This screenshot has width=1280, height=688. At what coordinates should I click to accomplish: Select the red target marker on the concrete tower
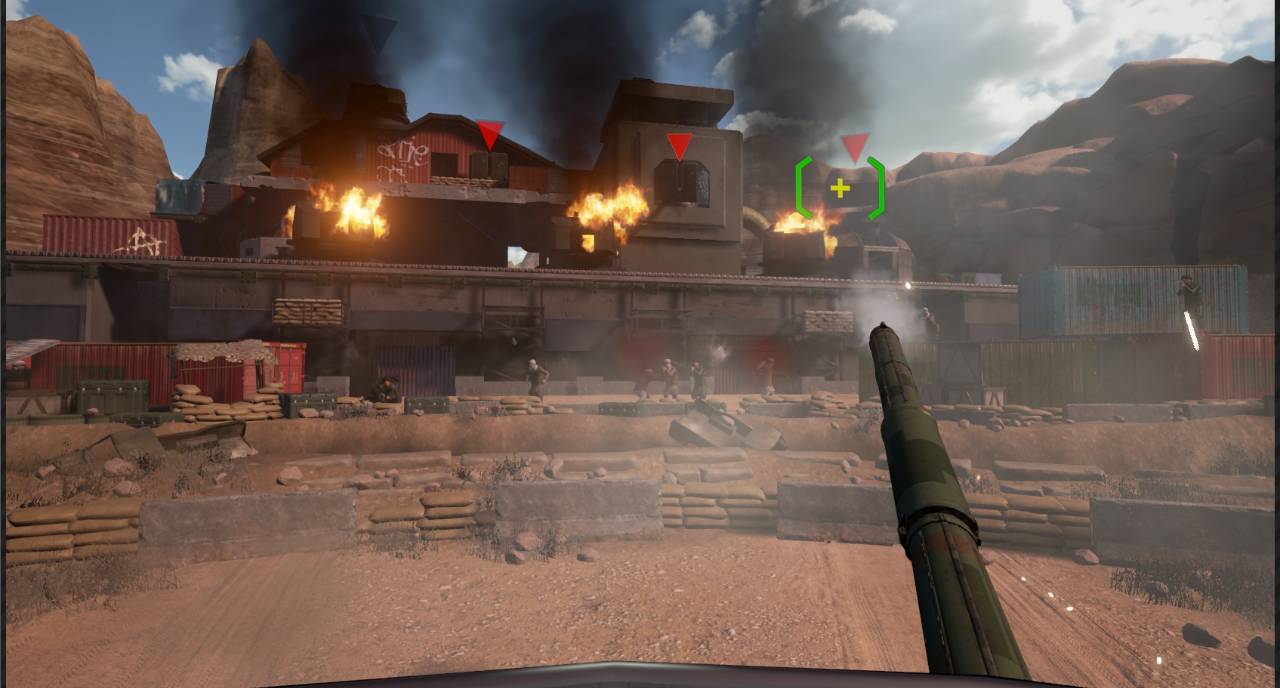(x=679, y=146)
